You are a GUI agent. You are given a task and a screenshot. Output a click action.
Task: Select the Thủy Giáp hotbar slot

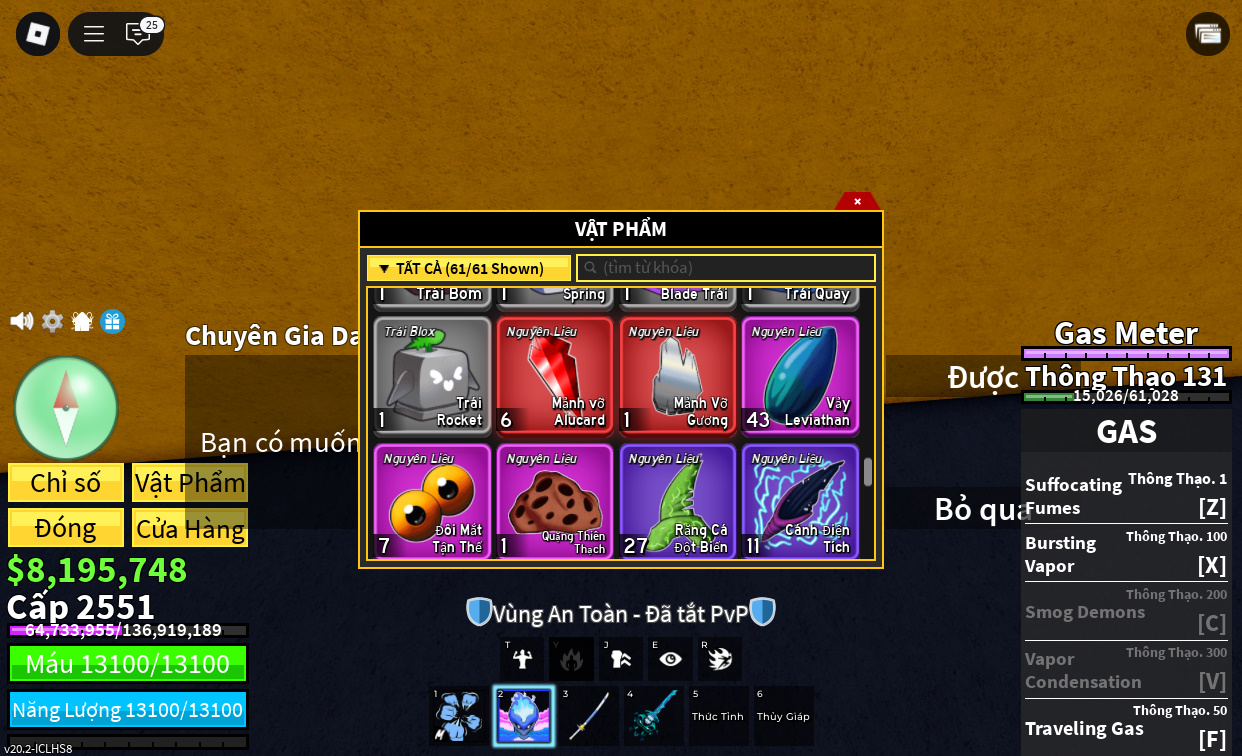783,716
